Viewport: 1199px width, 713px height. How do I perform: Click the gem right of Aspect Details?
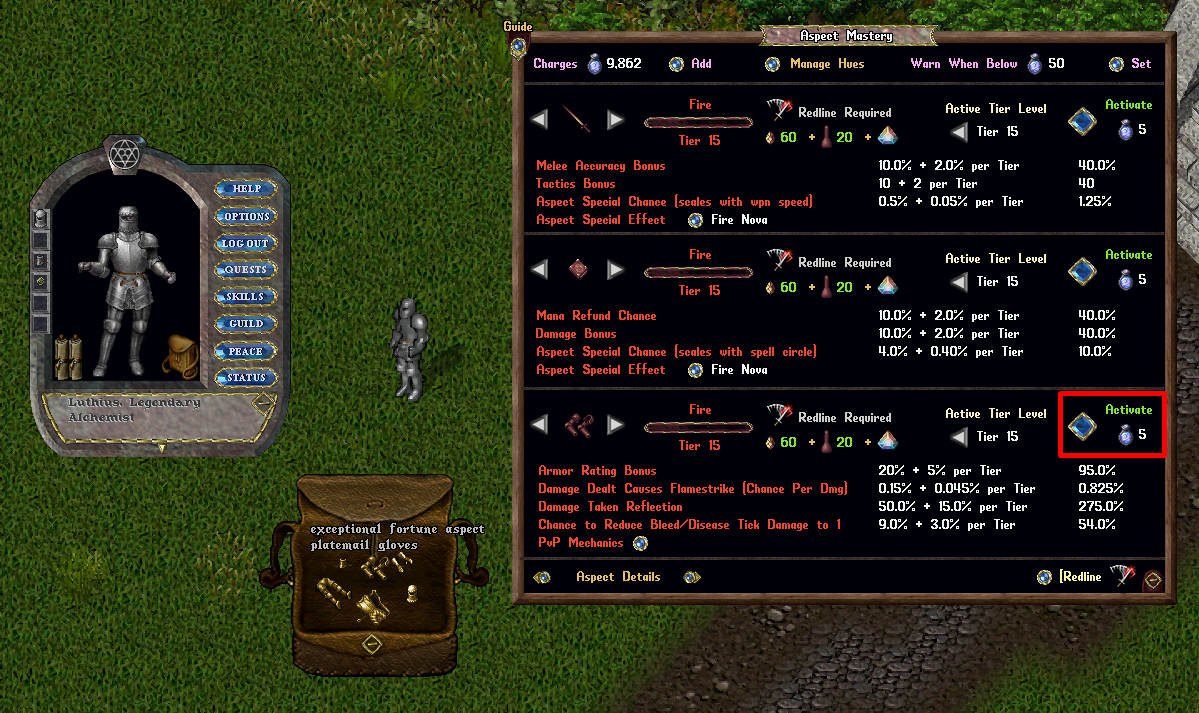690,577
